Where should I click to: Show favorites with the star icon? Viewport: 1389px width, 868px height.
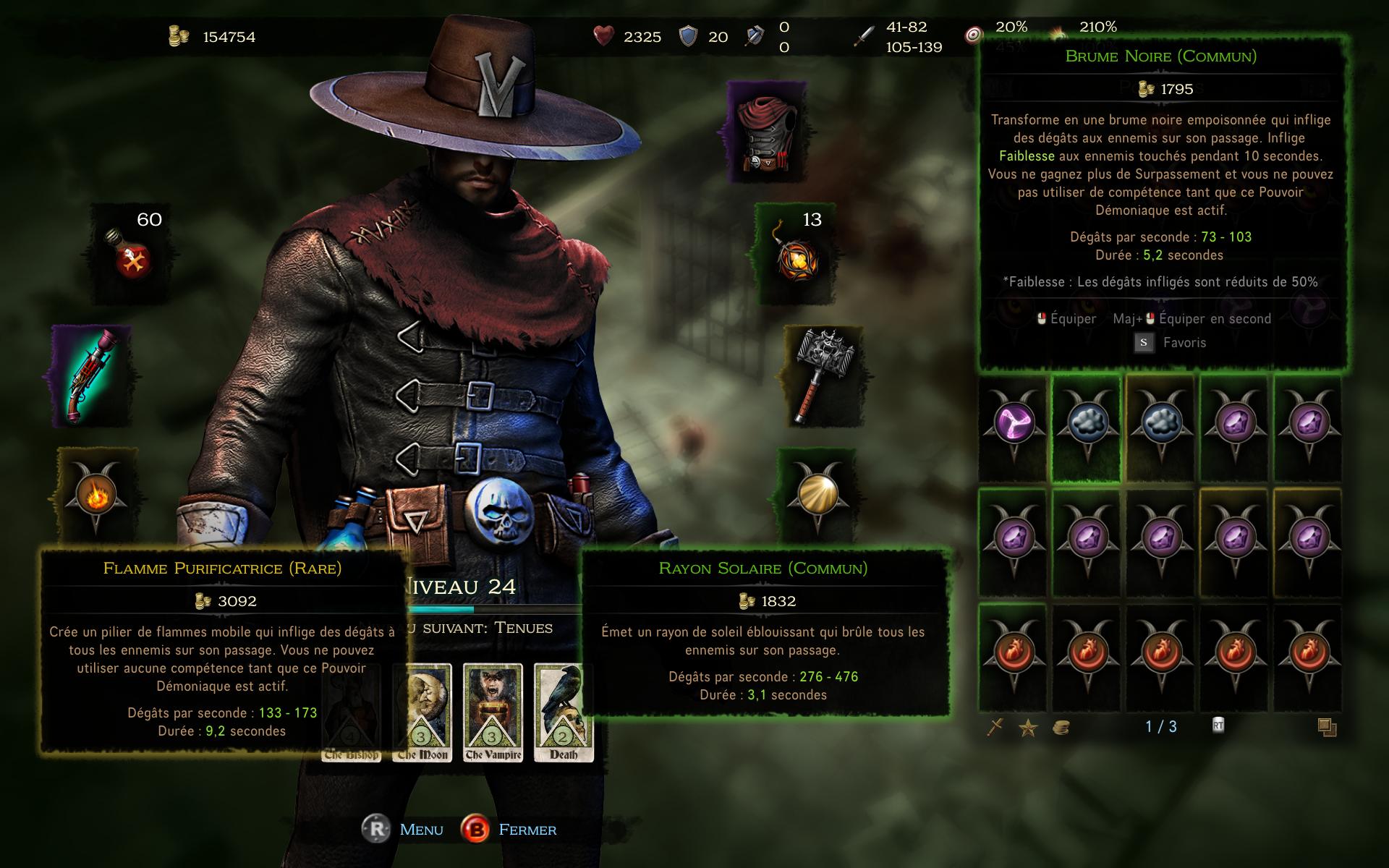click(1028, 727)
